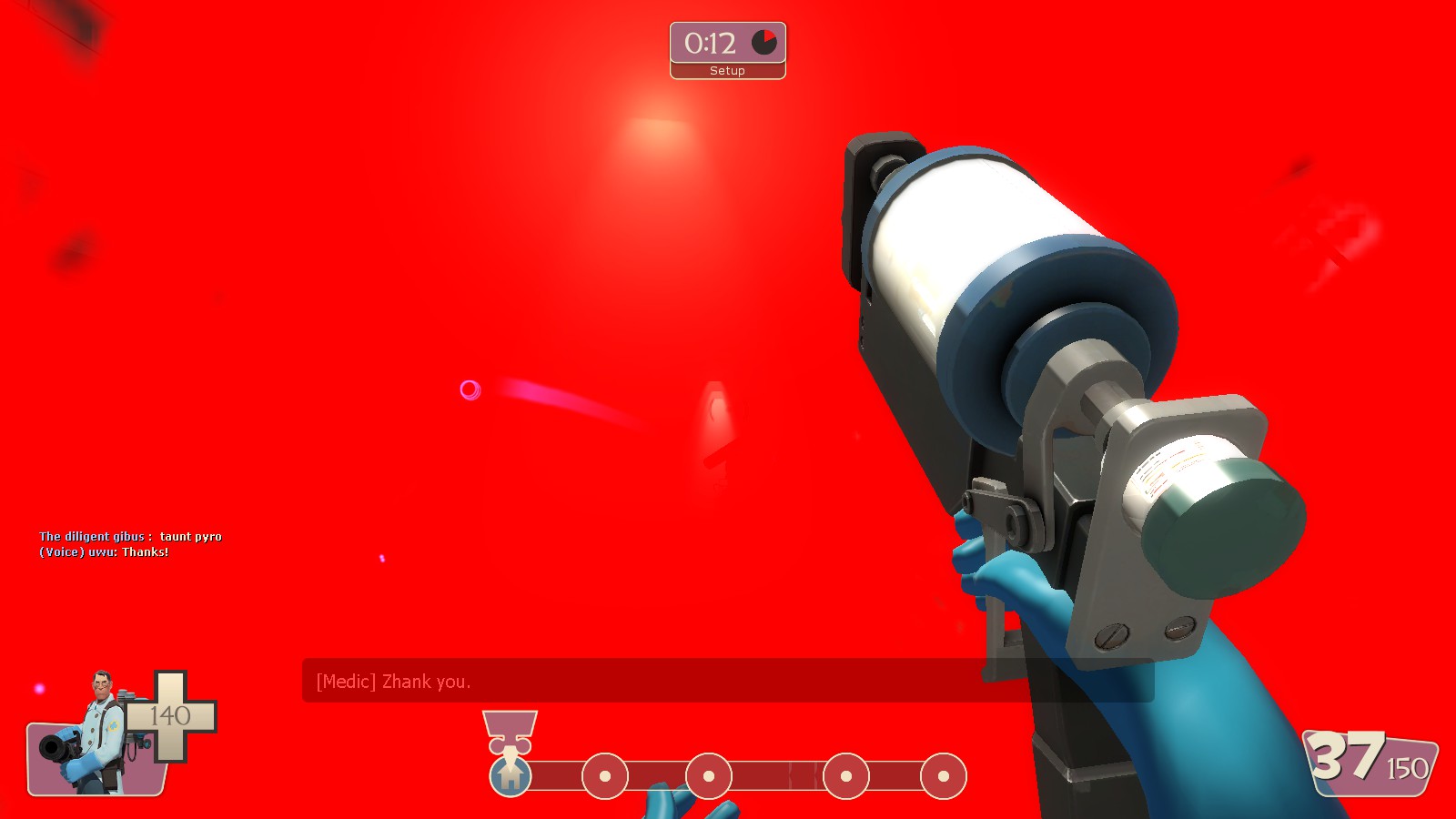Toggle the Setup phase label under the timer
This screenshot has width=1456, height=819.
[726, 70]
